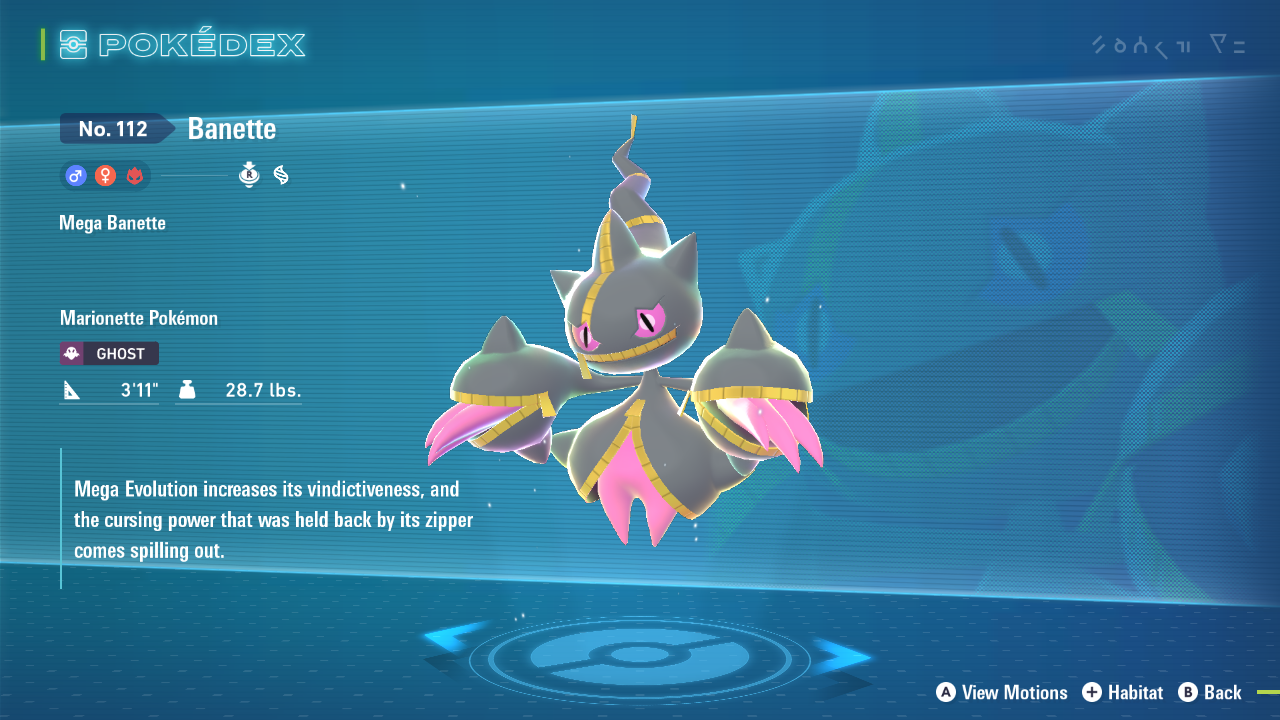This screenshot has height=720, width=1280.
Task: Click the registered R badge icon
Action: pos(248,176)
